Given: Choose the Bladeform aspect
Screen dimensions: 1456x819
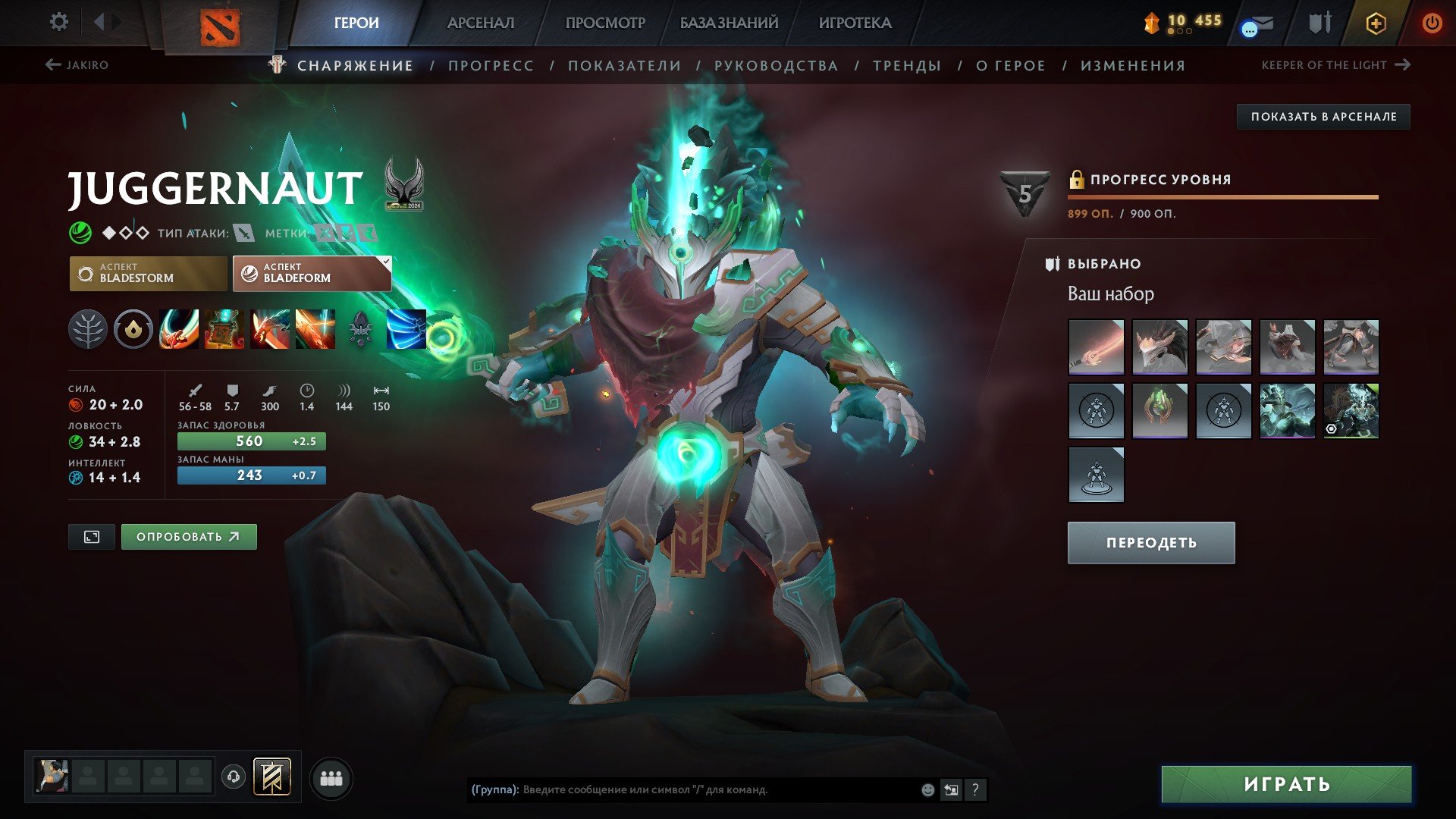Looking at the screenshot, I should (312, 273).
